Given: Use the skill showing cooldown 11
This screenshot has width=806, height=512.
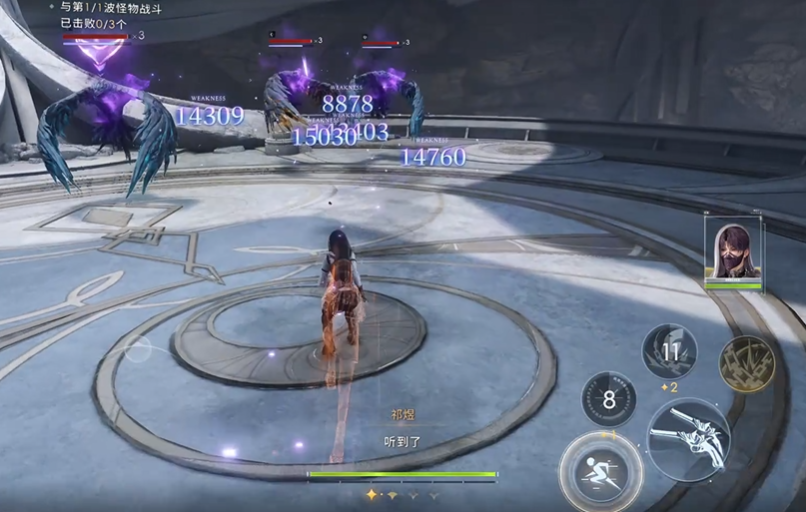Looking at the screenshot, I should point(669,351).
